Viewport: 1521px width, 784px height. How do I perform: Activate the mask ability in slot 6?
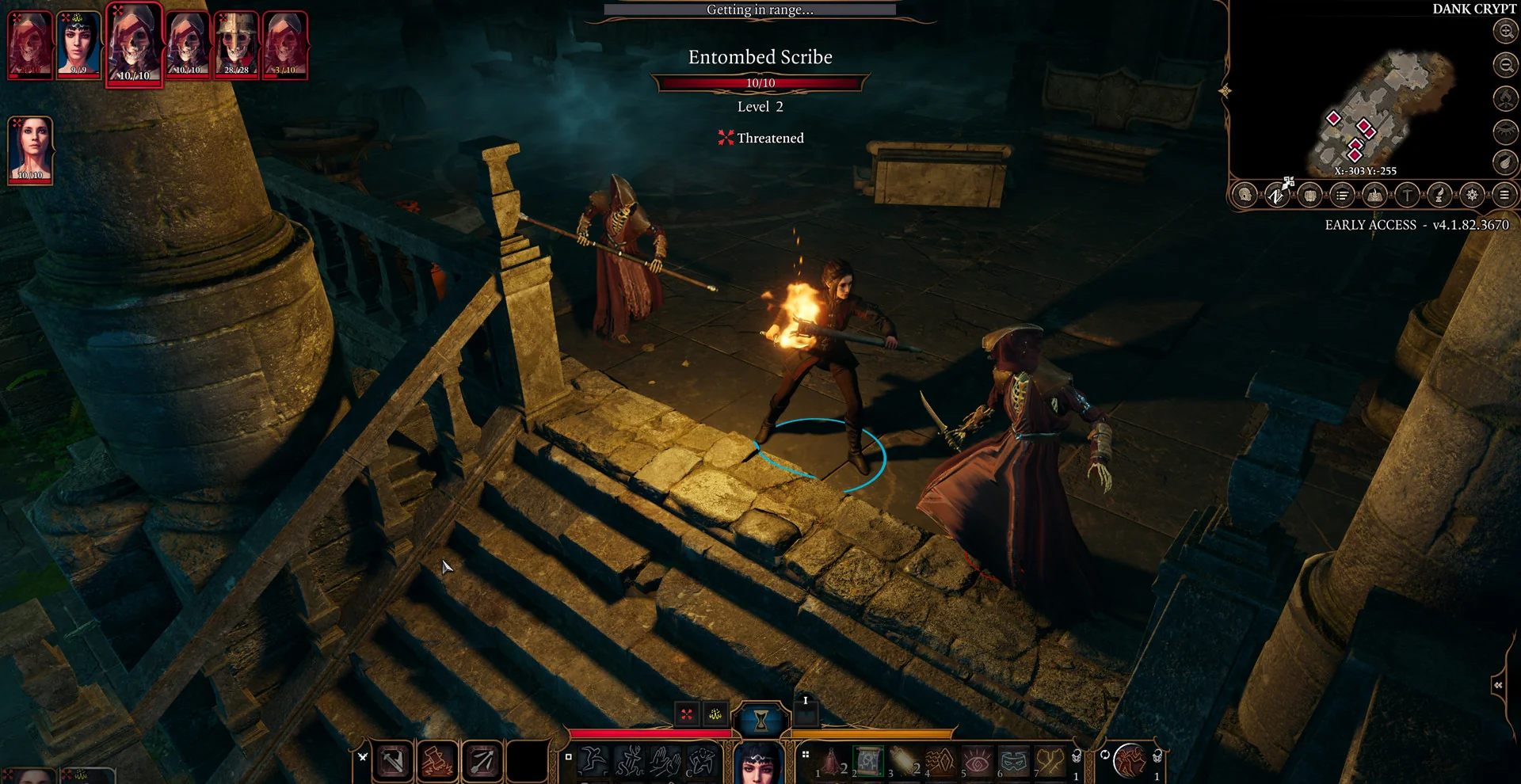1014,762
